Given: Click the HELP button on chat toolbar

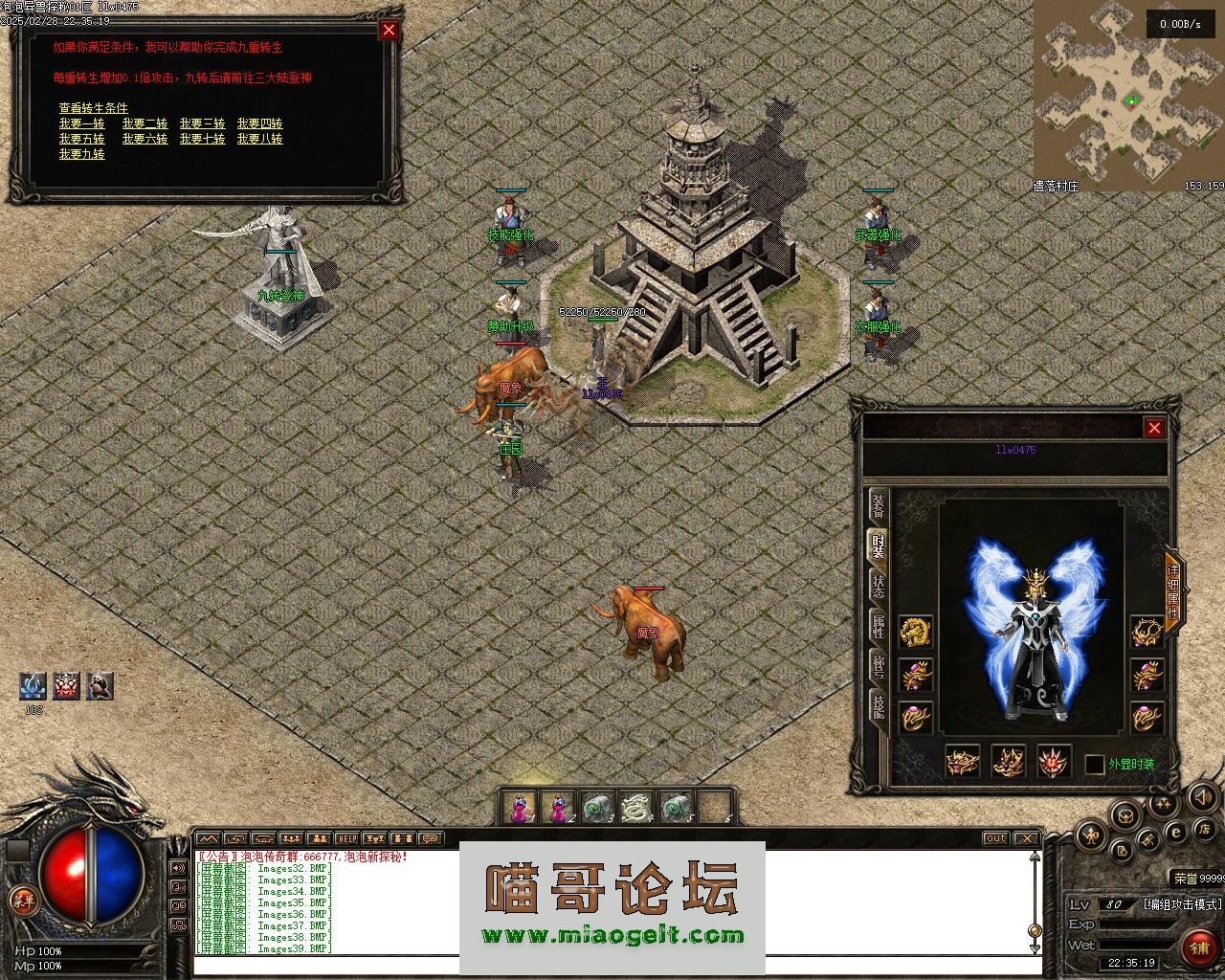Looking at the screenshot, I should pyautogui.click(x=346, y=839).
